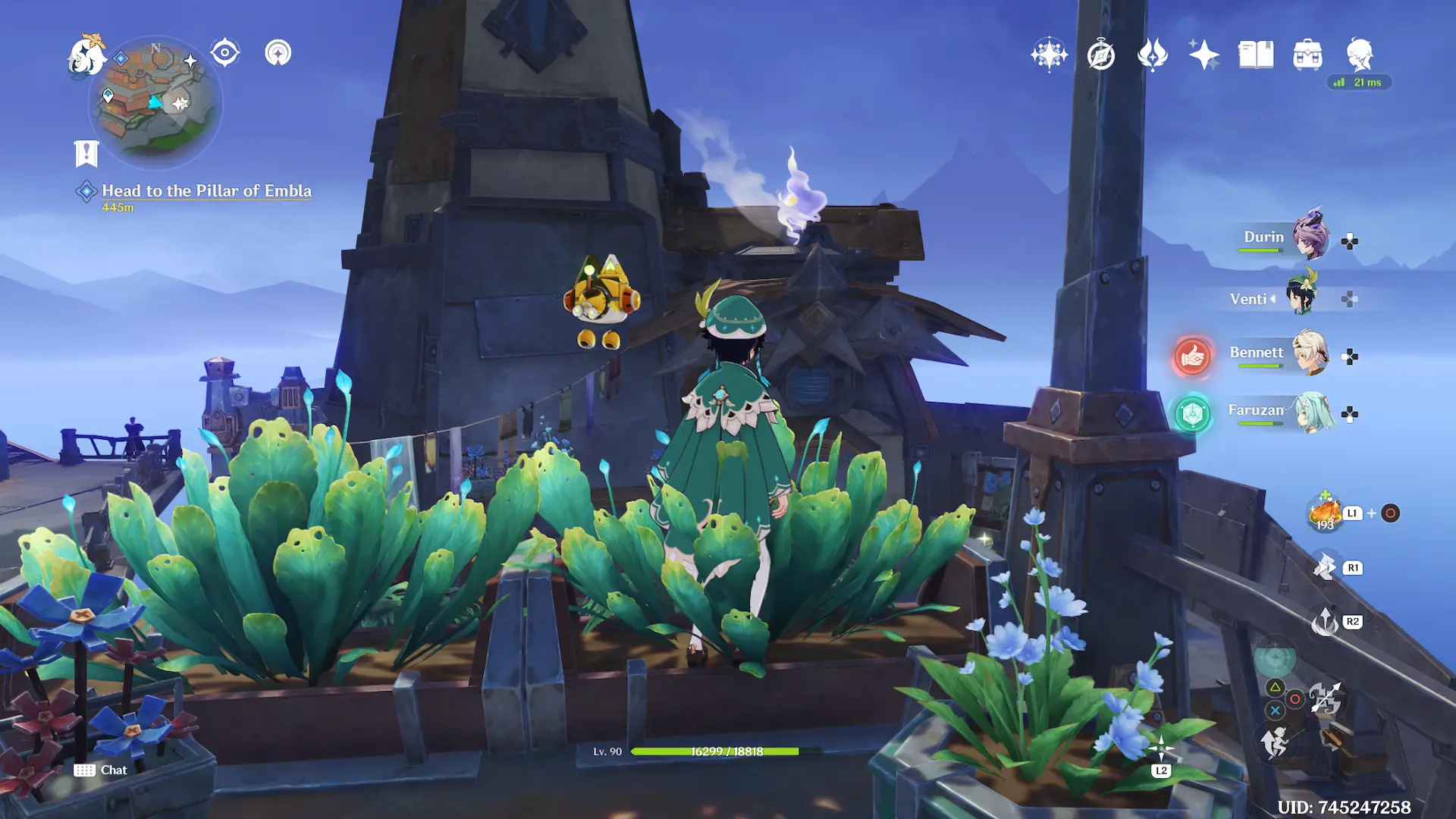Open the inventory backpack icon
The height and width of the screenshot is (819, 1456).
(x=1307, y=55)
